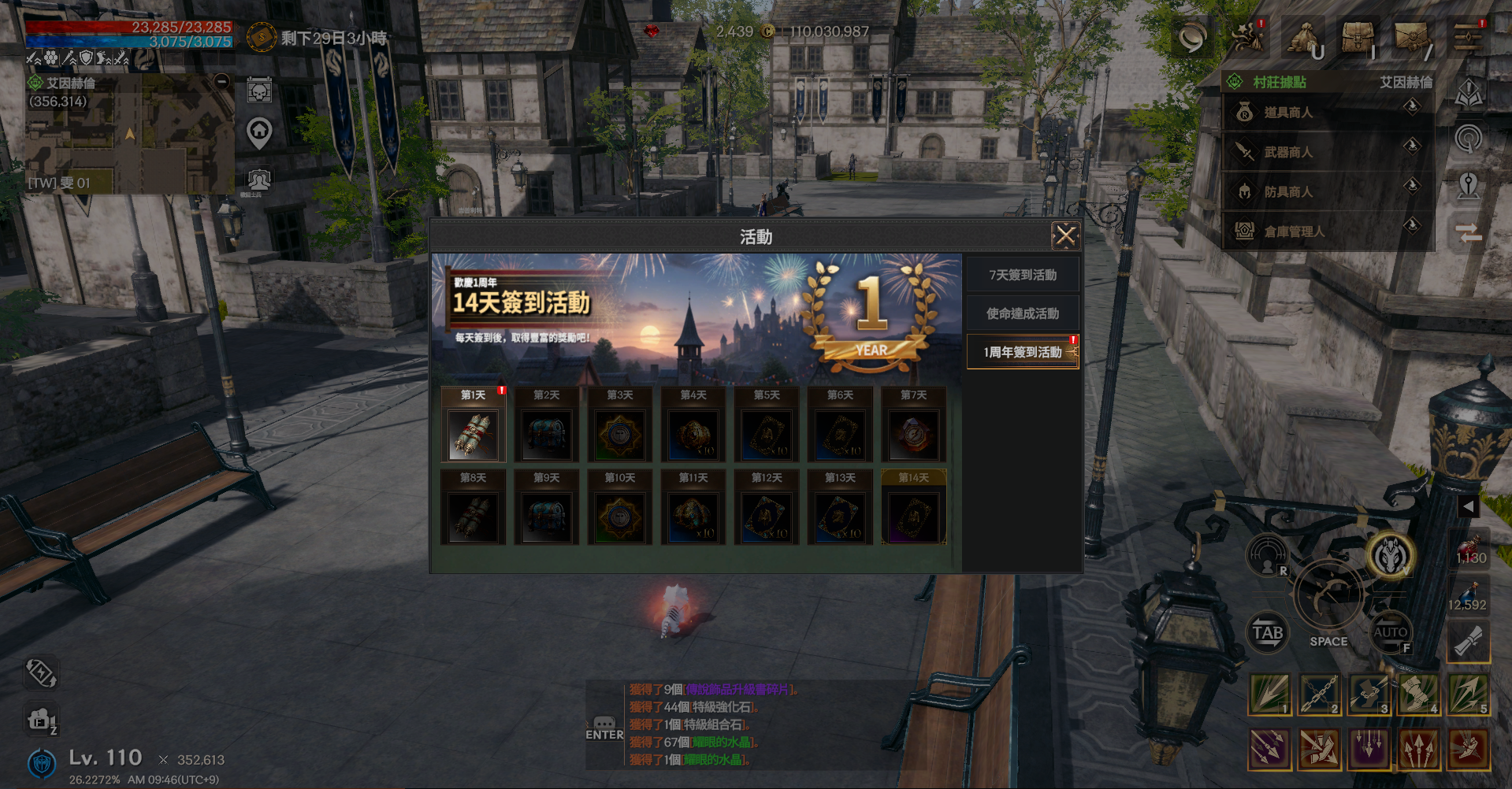Select the 第2天 treasure chest reward
Viewport: 1512px width, 789px height.
[546, 435]
